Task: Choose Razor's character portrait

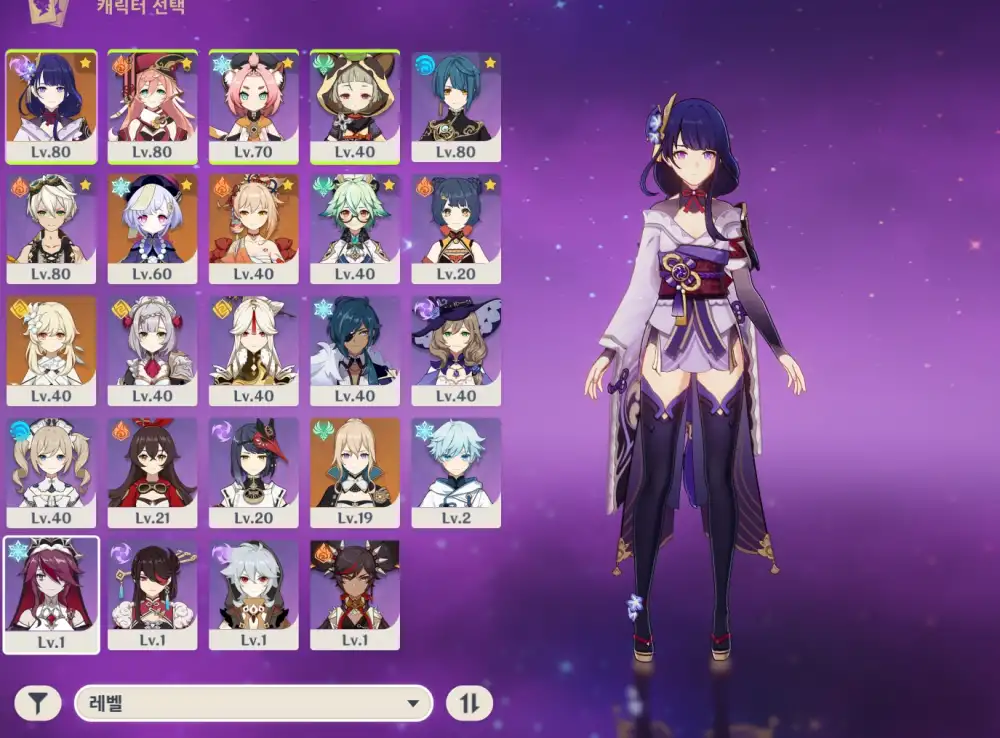Action: [x=254, y=594]
